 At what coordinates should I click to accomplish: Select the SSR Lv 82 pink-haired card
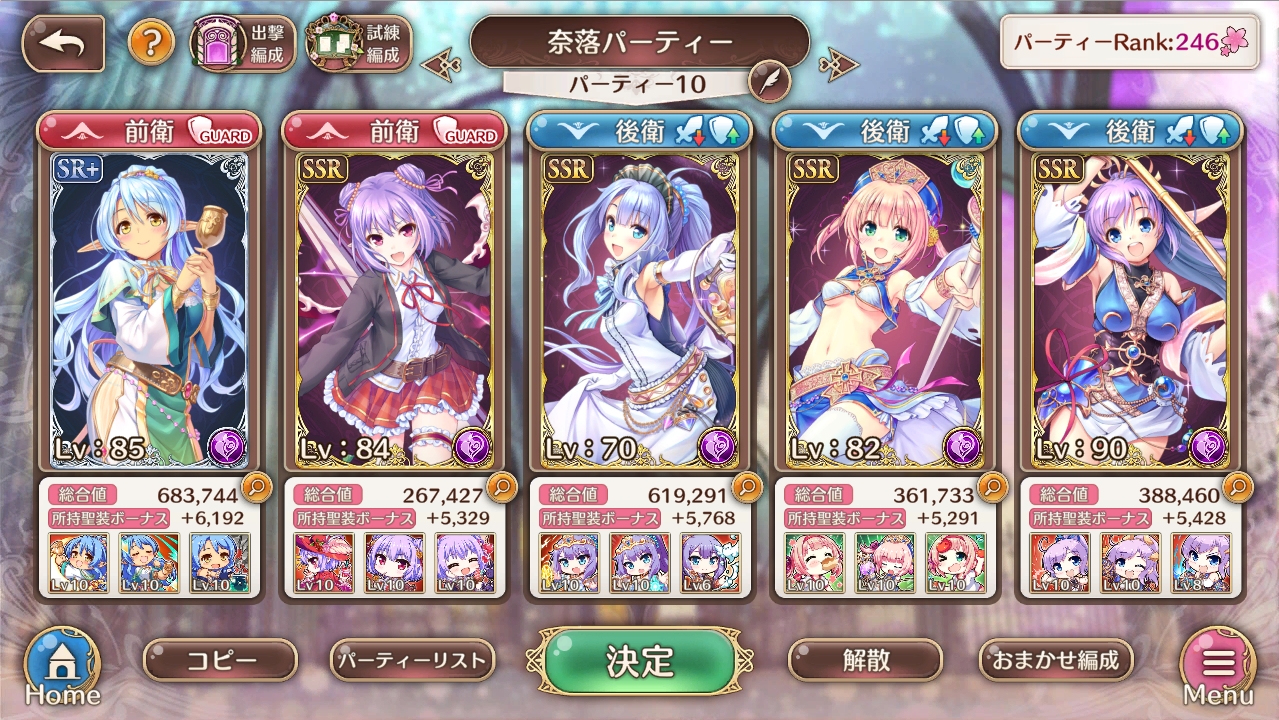point(883,310)
